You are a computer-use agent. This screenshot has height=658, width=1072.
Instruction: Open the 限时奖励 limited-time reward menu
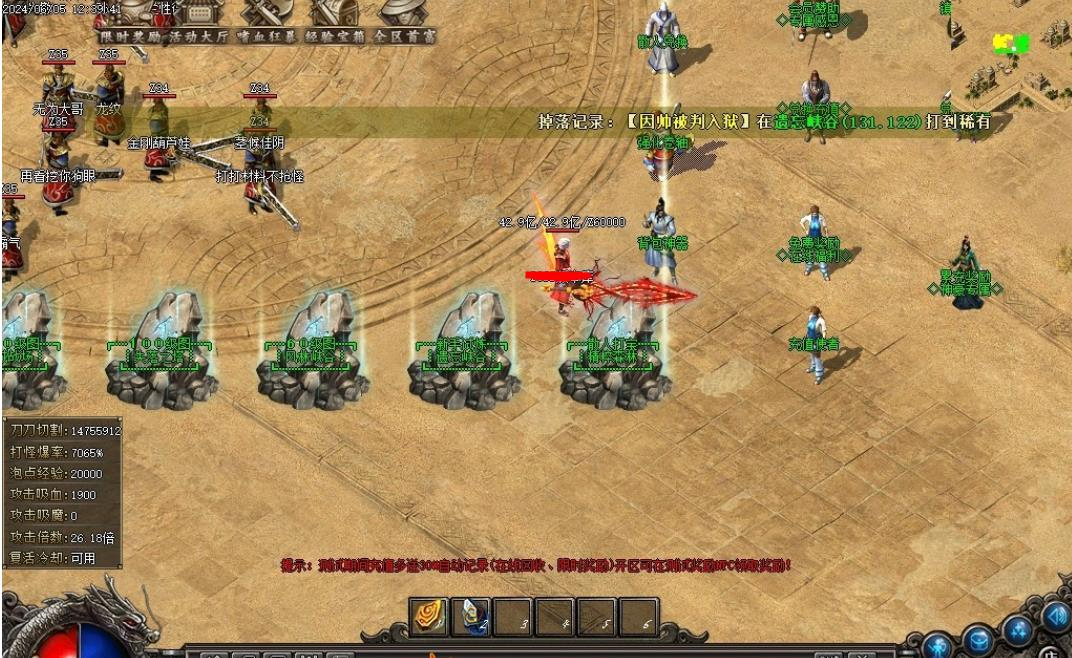click(x=129, y=36)
